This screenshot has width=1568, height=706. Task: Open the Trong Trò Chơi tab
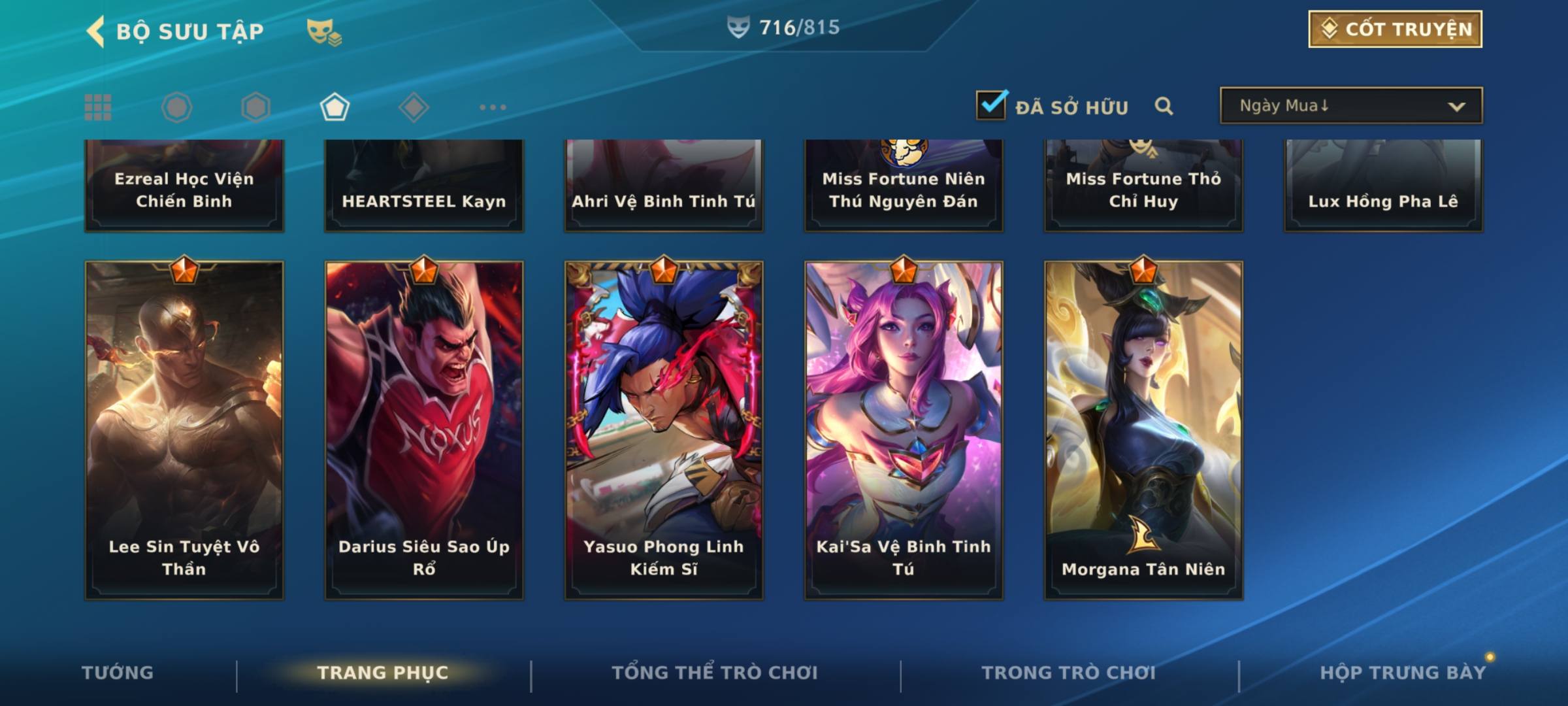point(1069,673)
